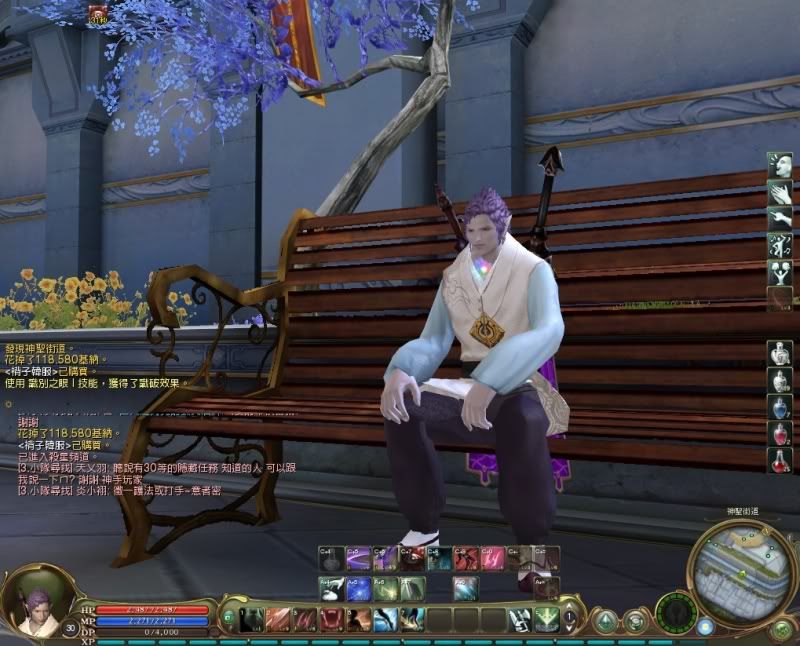This screenshot has width=800, height=646.
Task: Use the top white potion on the side bar
Action: coord(781,353)
